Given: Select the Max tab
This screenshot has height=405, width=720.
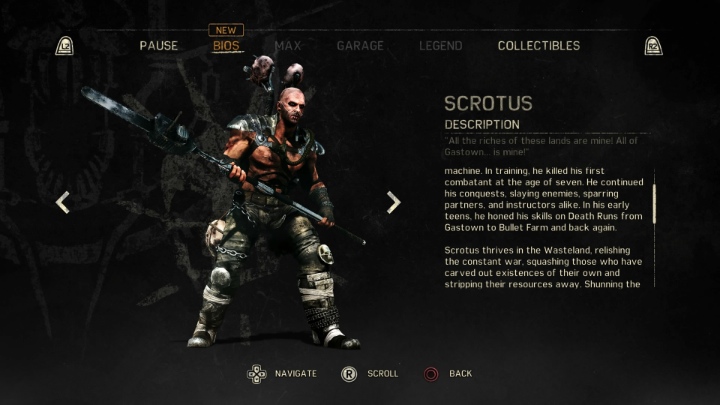Looking at the screenshot, I should coord(288,46).
